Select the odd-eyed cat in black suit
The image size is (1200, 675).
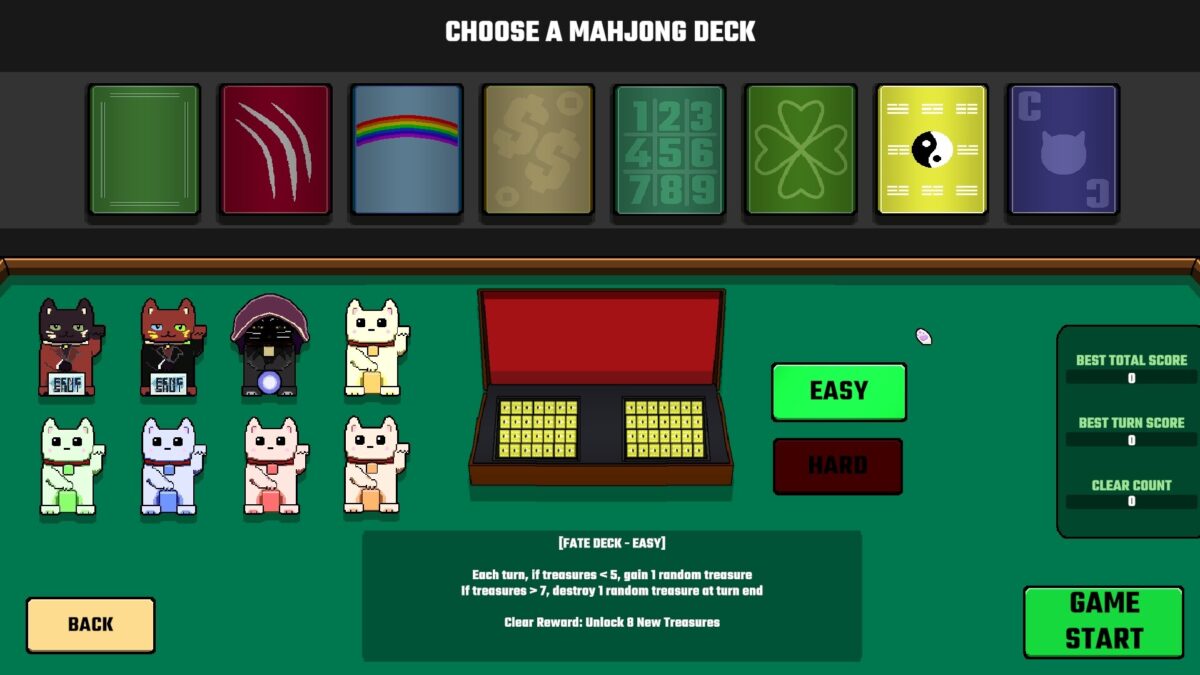click(169, 347)
